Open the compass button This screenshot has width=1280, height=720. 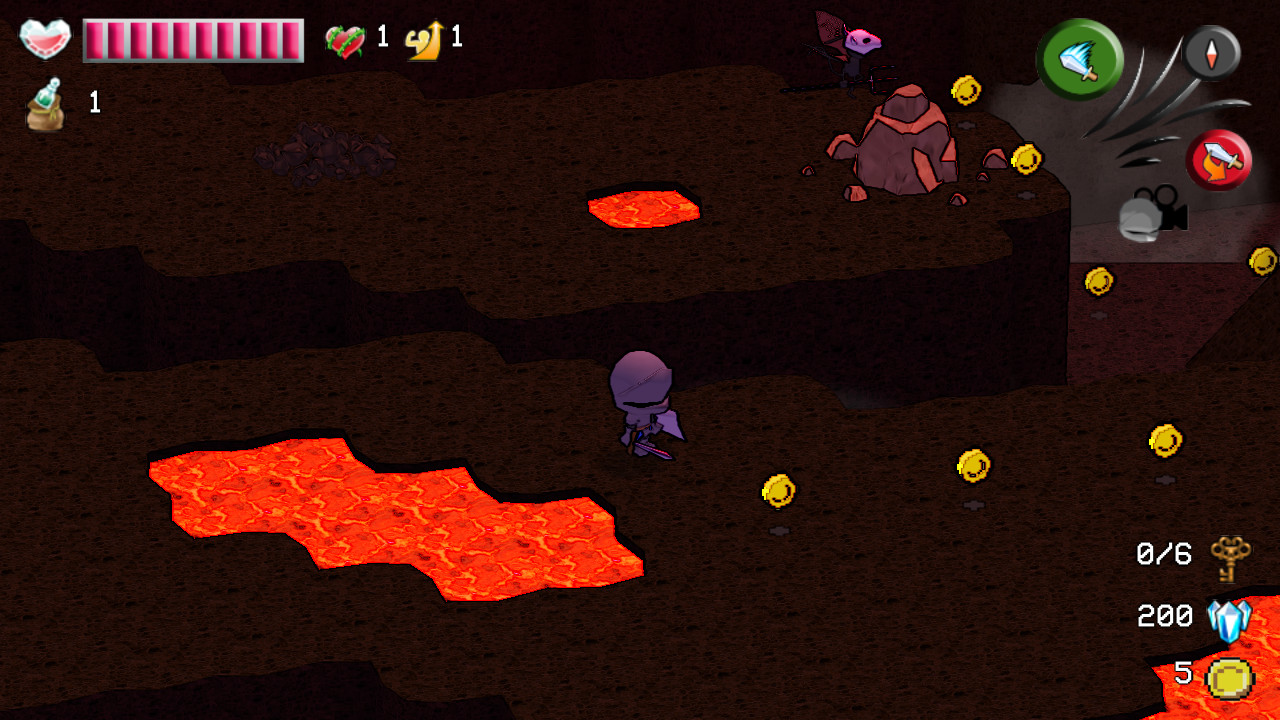click(1212, 52)
